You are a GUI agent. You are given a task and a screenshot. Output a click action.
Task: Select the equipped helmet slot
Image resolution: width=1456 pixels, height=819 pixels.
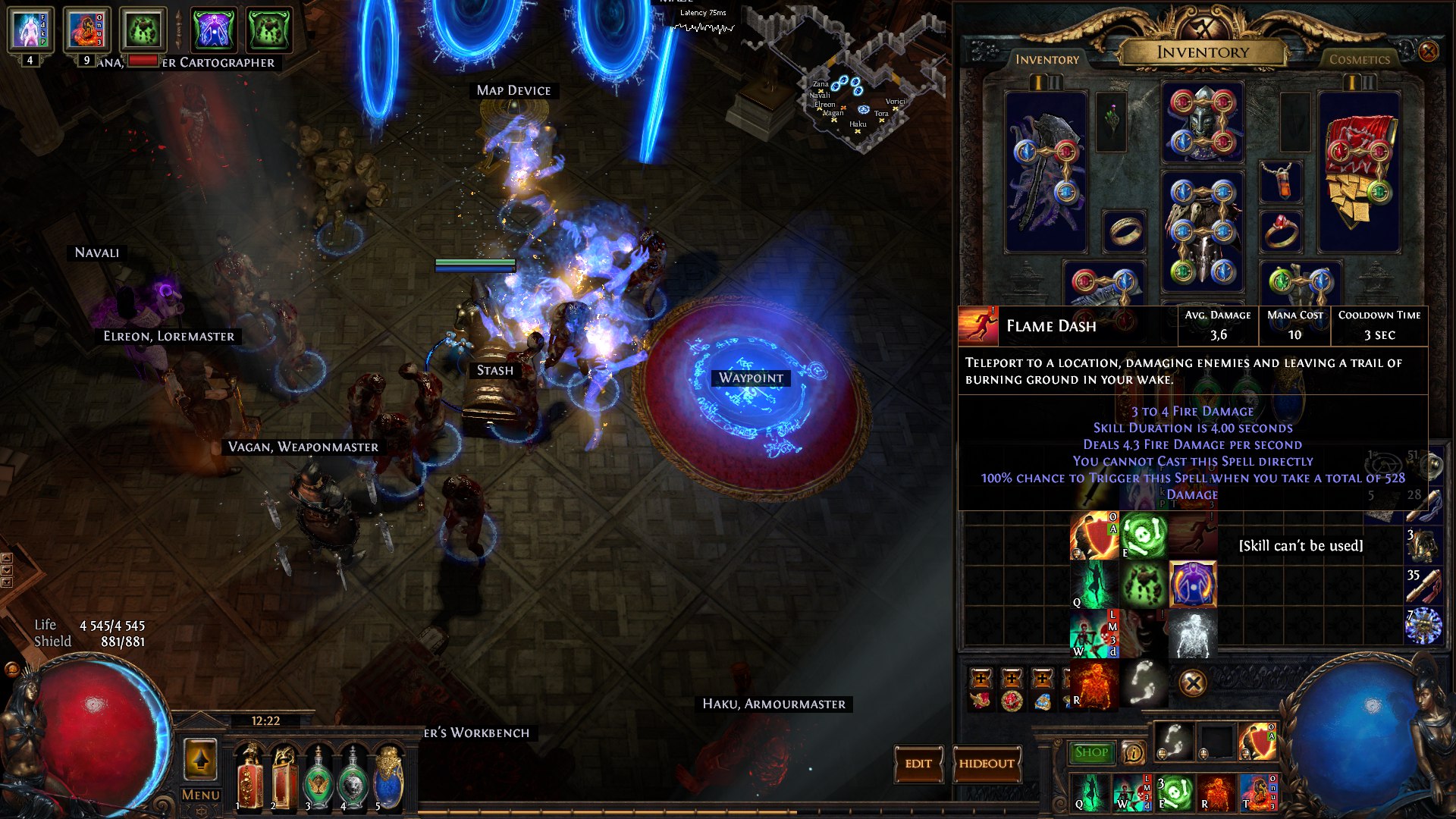pyautogui.click(x=1202, y=123)
